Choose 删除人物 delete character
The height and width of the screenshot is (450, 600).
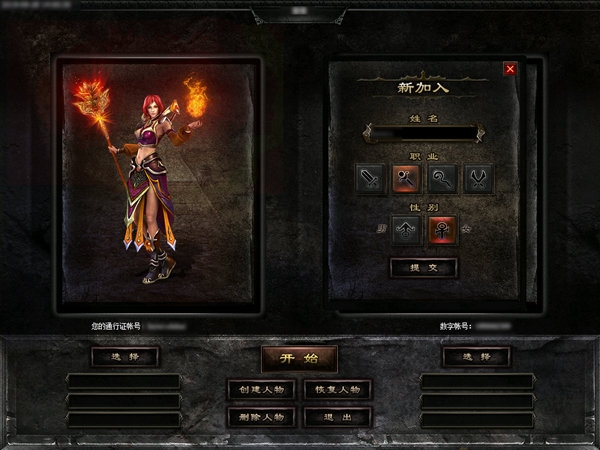tap(260, 416)
